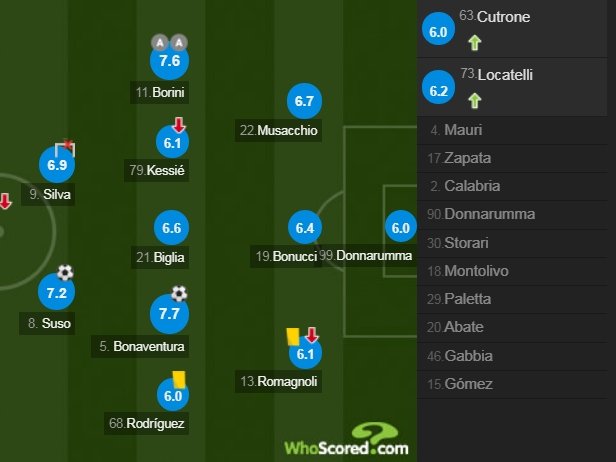This screenshot has height=462, width=616.
Task: Select Romagnoli's player marker
Action: [305, 352]
